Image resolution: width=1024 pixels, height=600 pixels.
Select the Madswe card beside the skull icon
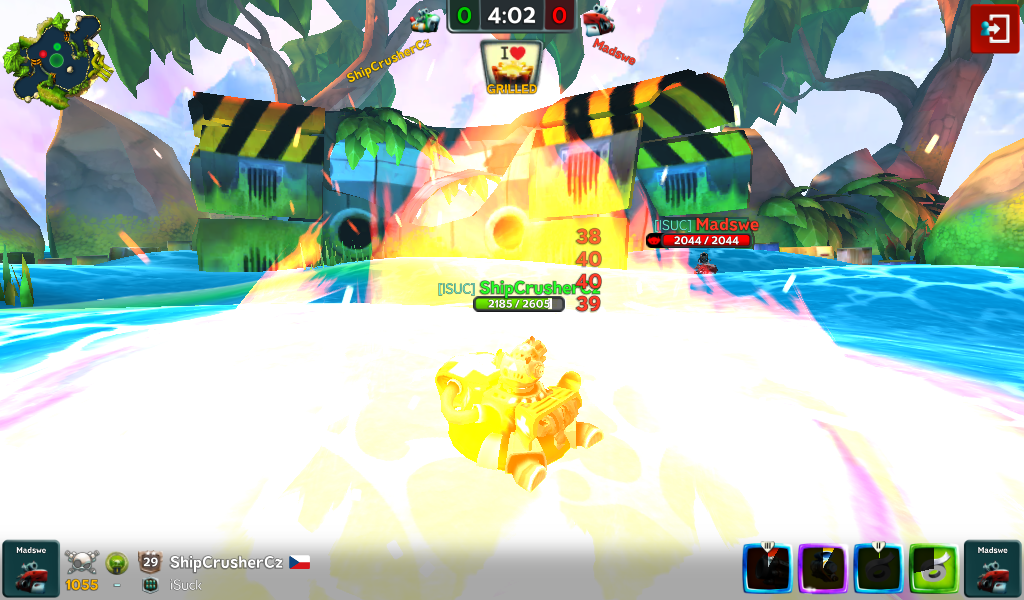tap(30, 568)
